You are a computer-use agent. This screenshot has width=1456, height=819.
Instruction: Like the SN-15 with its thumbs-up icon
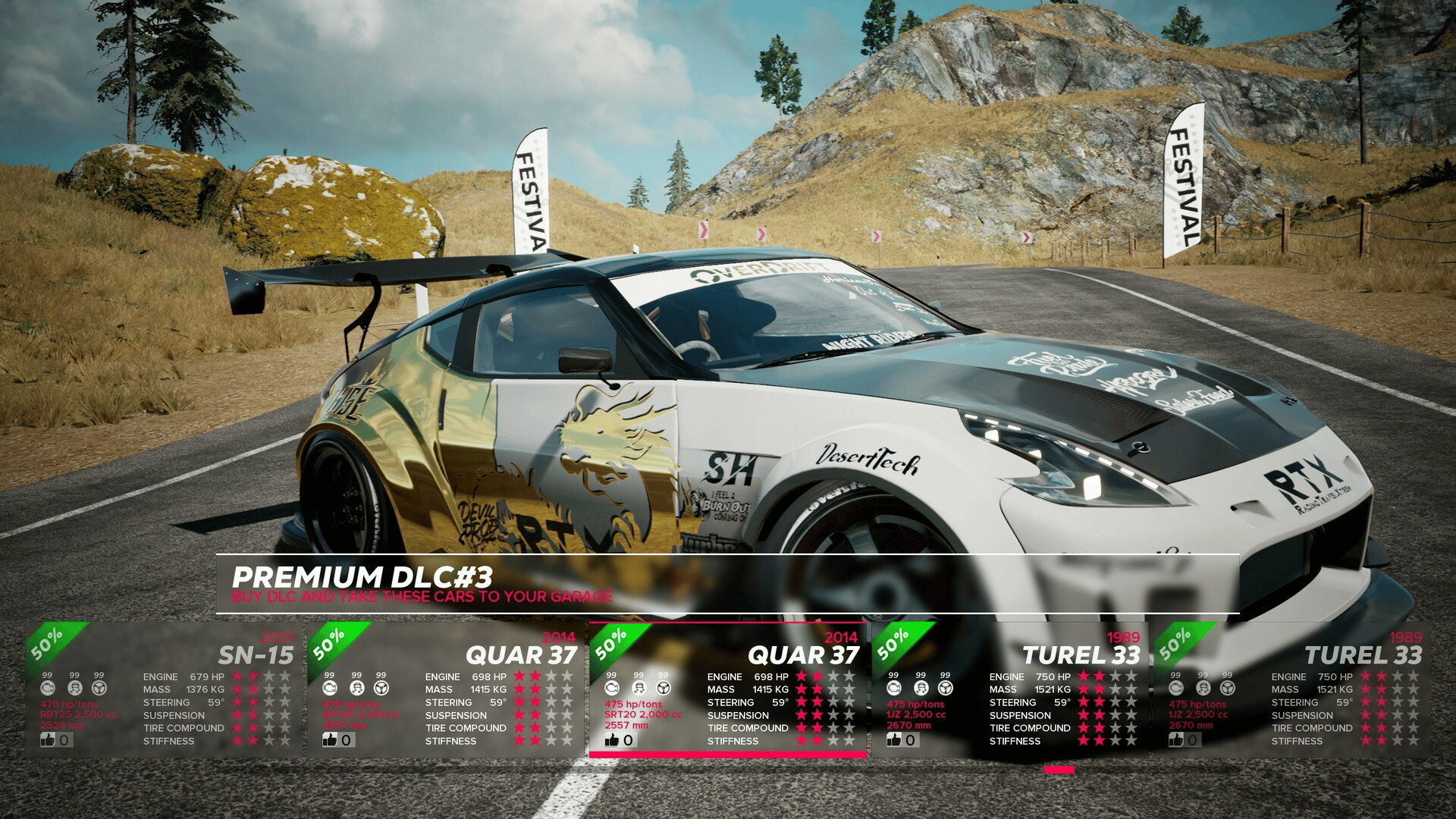point(49,739)
